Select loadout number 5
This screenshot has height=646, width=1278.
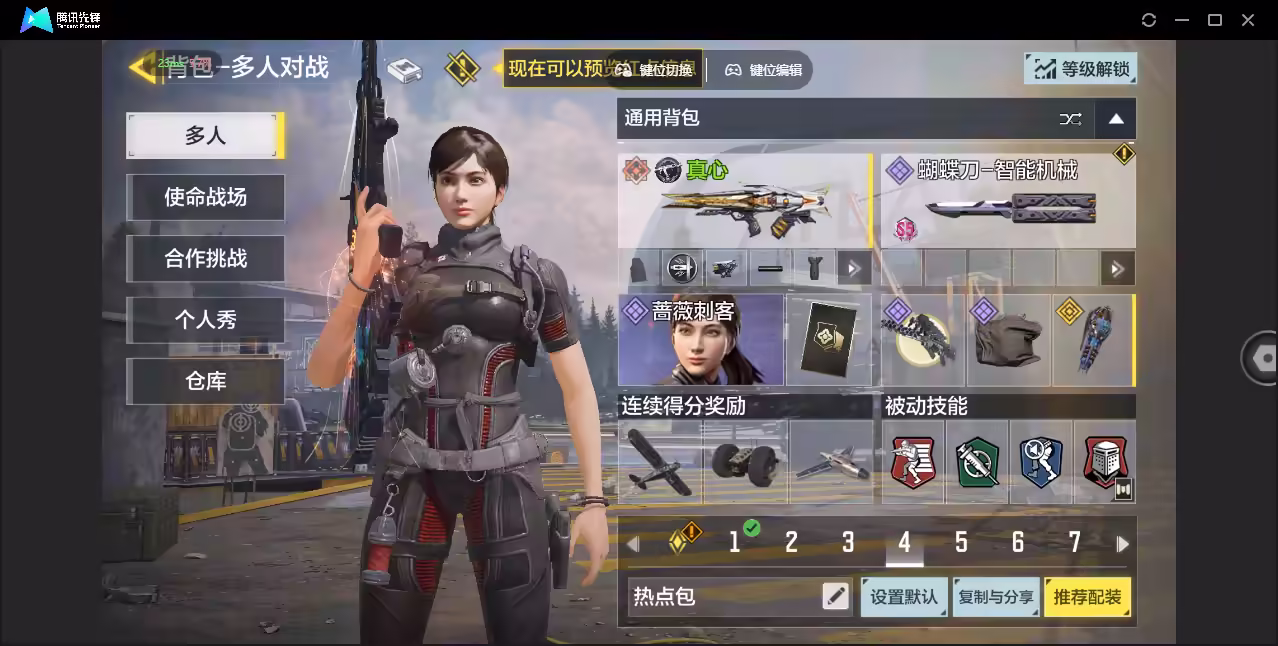[961, 543]
